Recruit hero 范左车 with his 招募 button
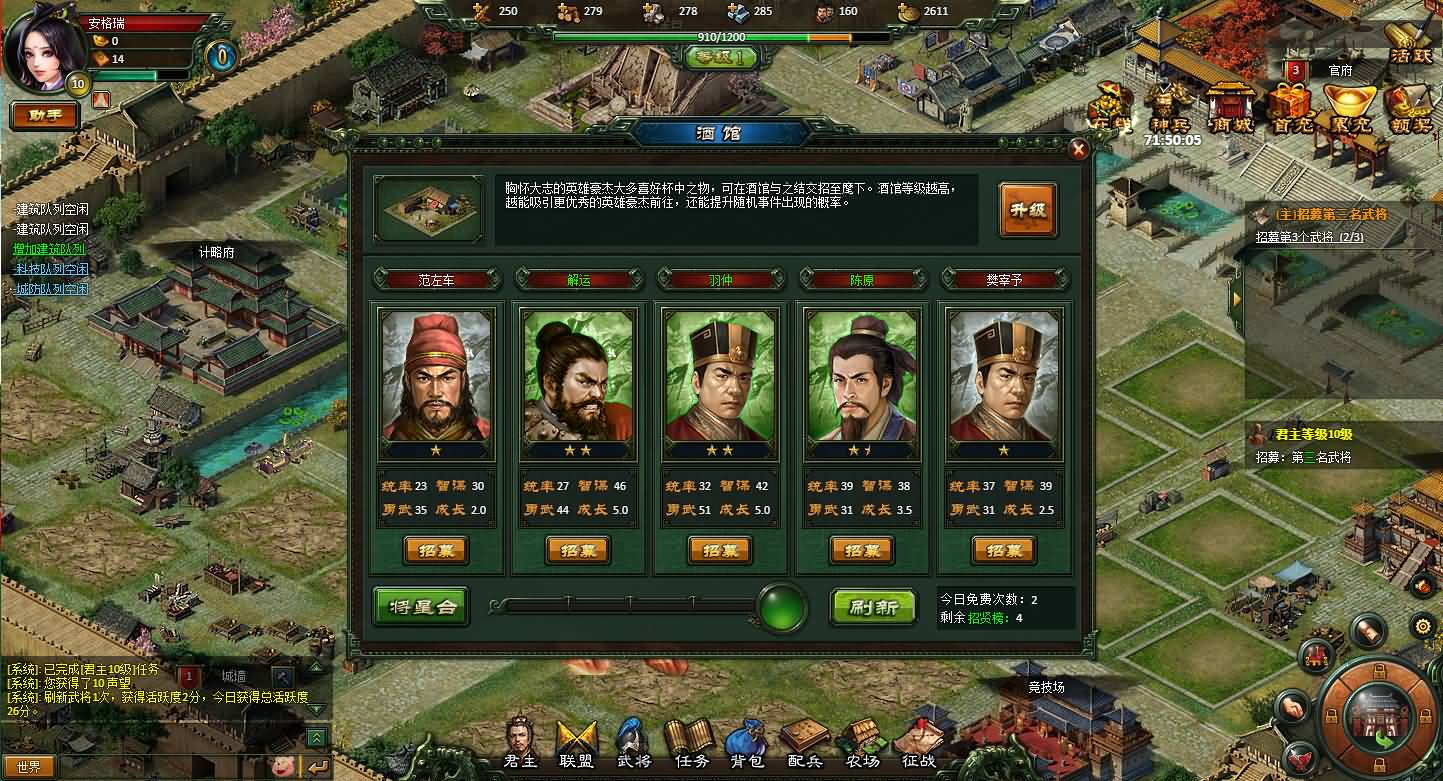This screenshot has height=781, width=1443. (x=436, y=550)
